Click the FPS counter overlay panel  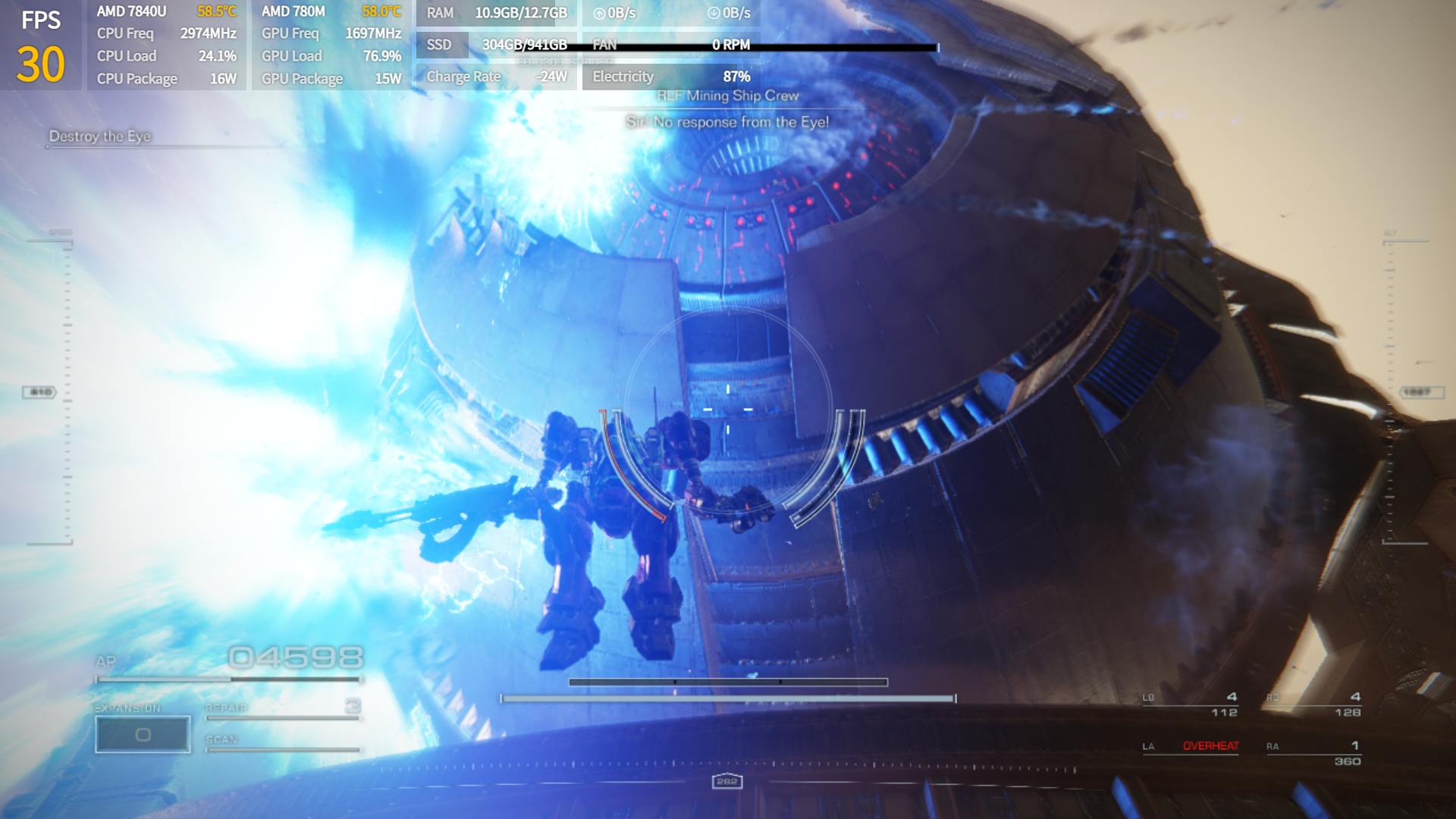point(41,45)
